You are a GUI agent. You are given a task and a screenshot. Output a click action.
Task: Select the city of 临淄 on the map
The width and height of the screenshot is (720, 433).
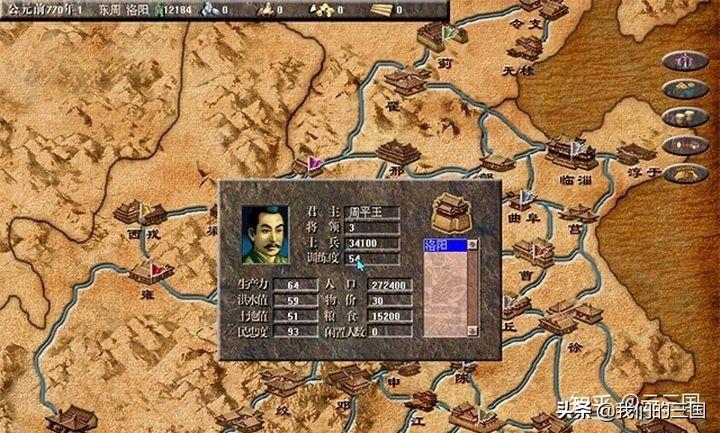pyautogui.click(x=568, y=152)
